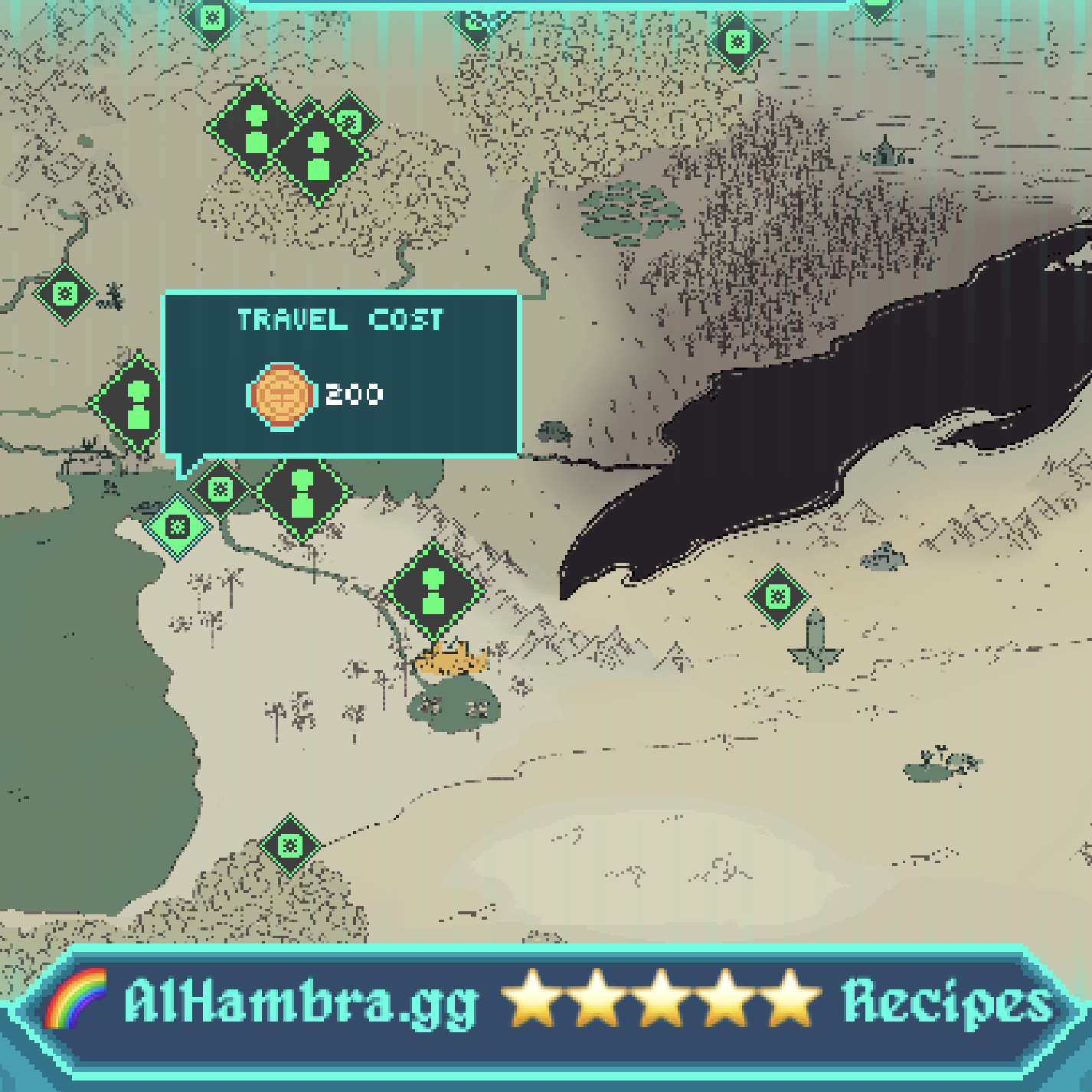Click the starburst marker in the southern forest

coord(289,845)
